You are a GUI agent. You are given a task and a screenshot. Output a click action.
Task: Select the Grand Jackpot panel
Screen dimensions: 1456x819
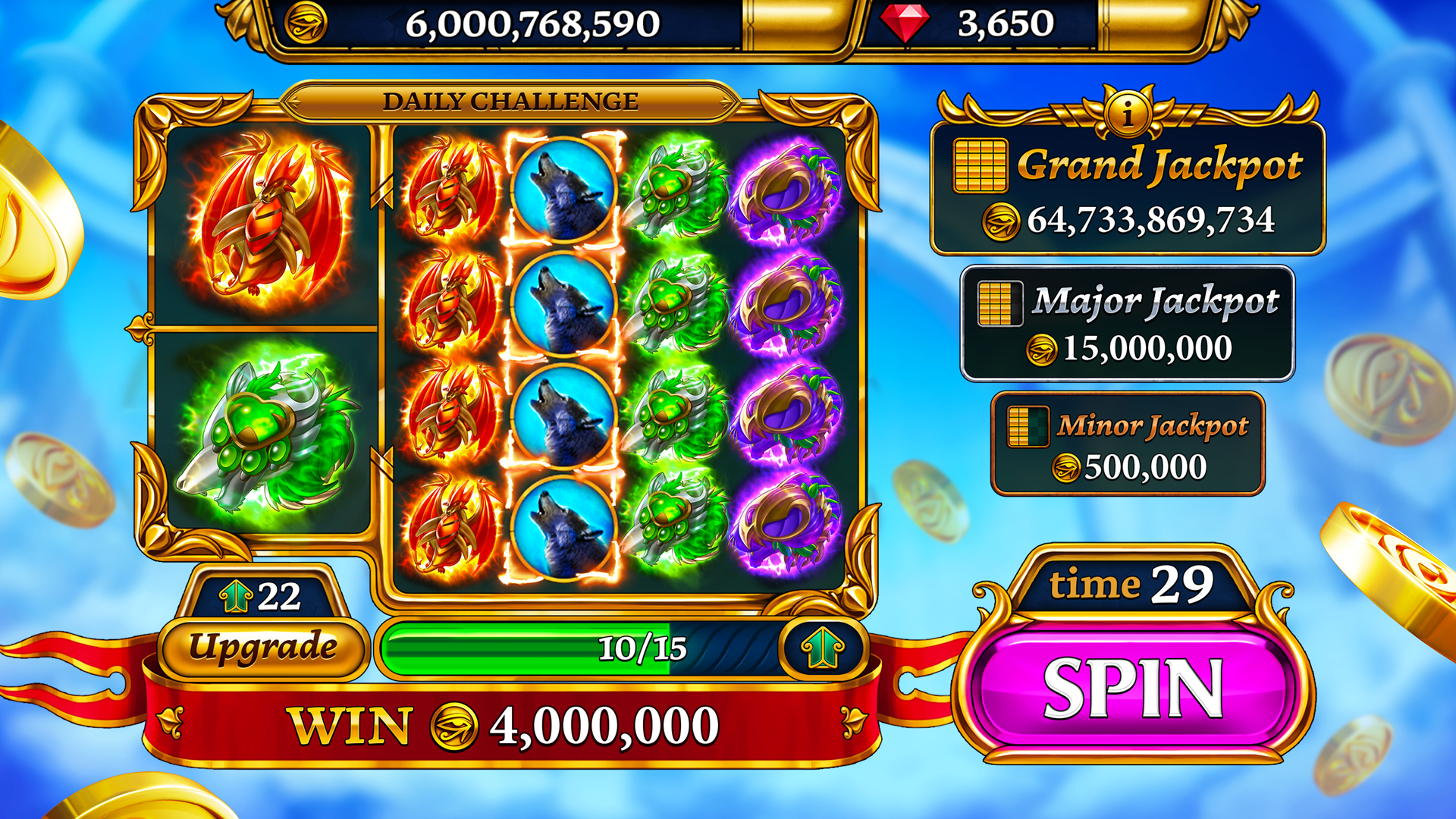(1128, 190)
